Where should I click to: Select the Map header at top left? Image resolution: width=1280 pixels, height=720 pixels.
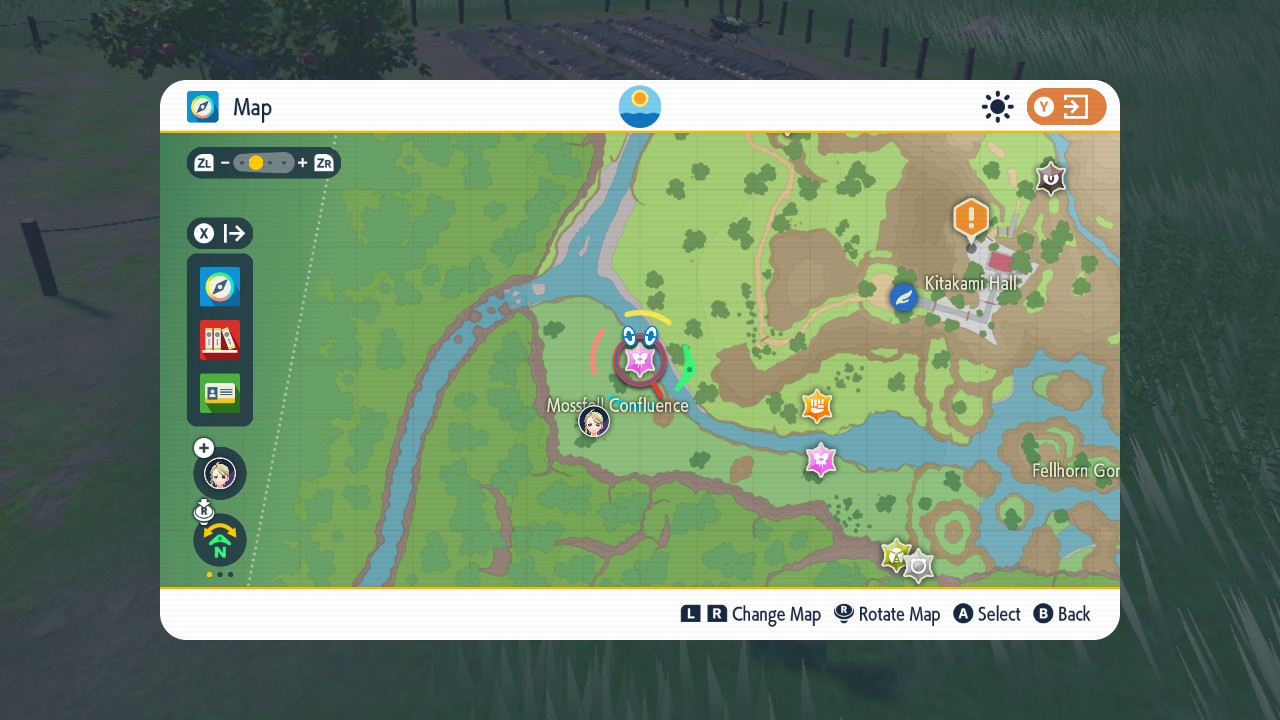[228, 107]
